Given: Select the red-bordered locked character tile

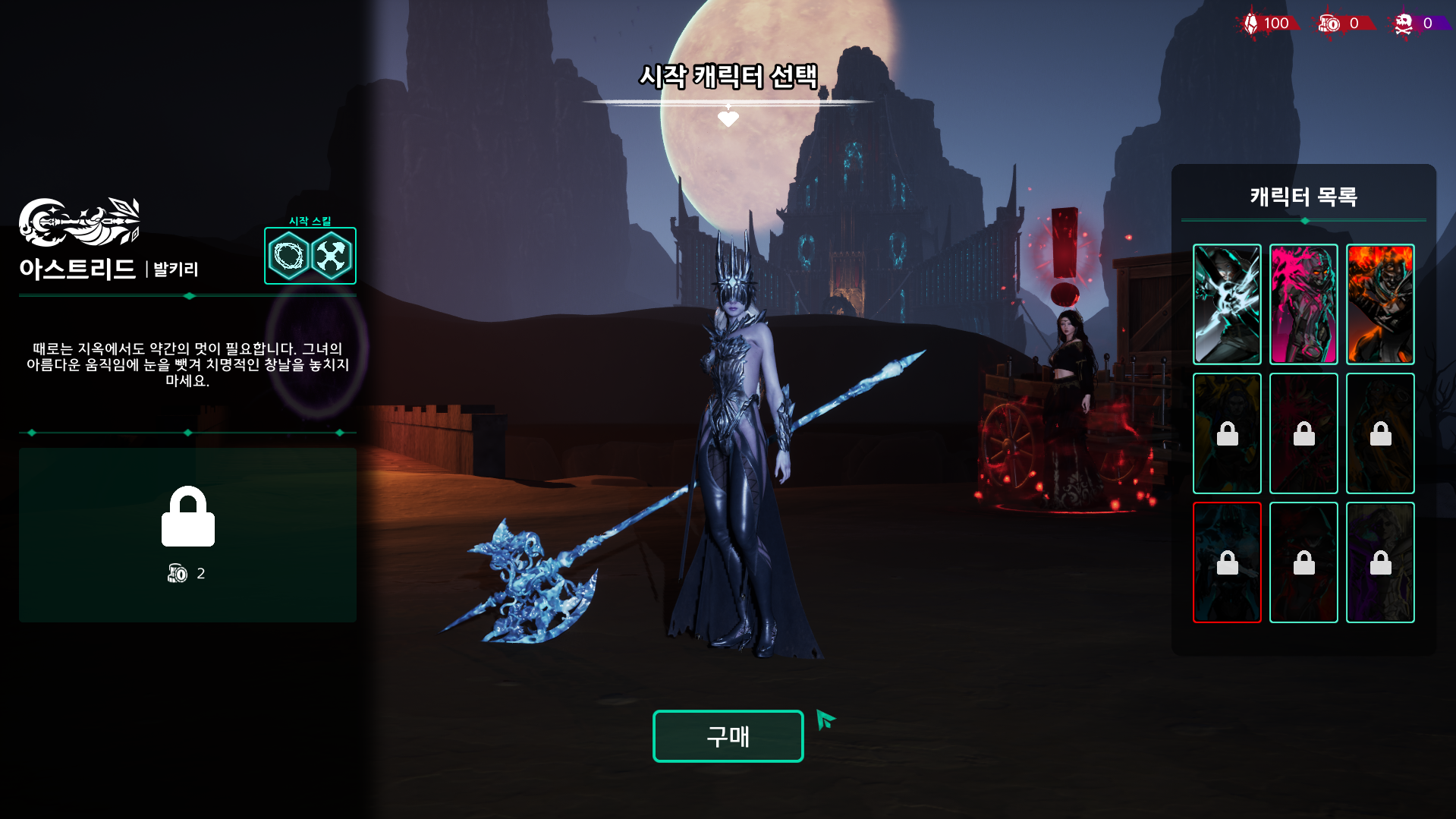Looking at the screenshot, I should coord(1227,562).
